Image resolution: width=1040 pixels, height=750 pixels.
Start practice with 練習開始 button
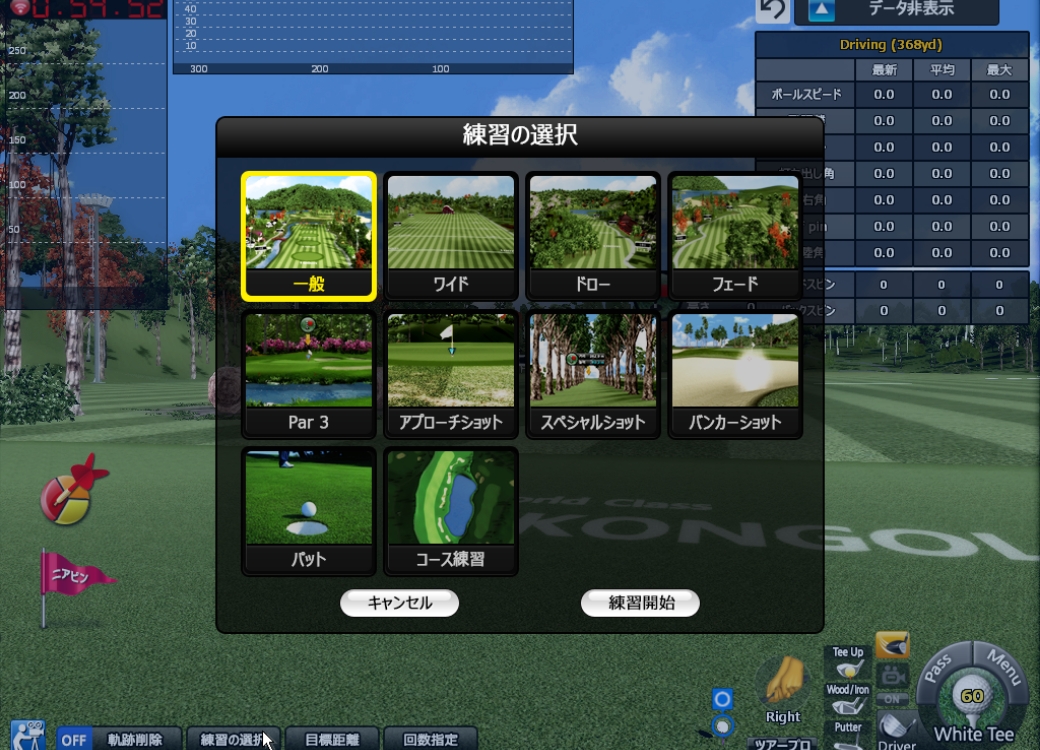click(x=641, y=603)
